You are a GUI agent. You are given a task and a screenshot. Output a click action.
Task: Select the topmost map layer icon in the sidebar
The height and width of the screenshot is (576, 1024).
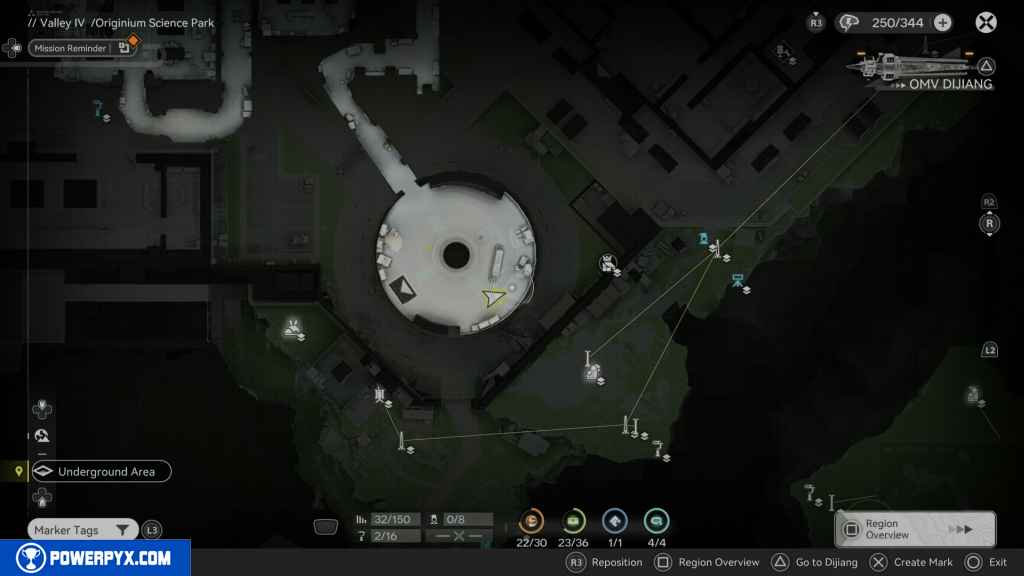[x=42, y=408]
